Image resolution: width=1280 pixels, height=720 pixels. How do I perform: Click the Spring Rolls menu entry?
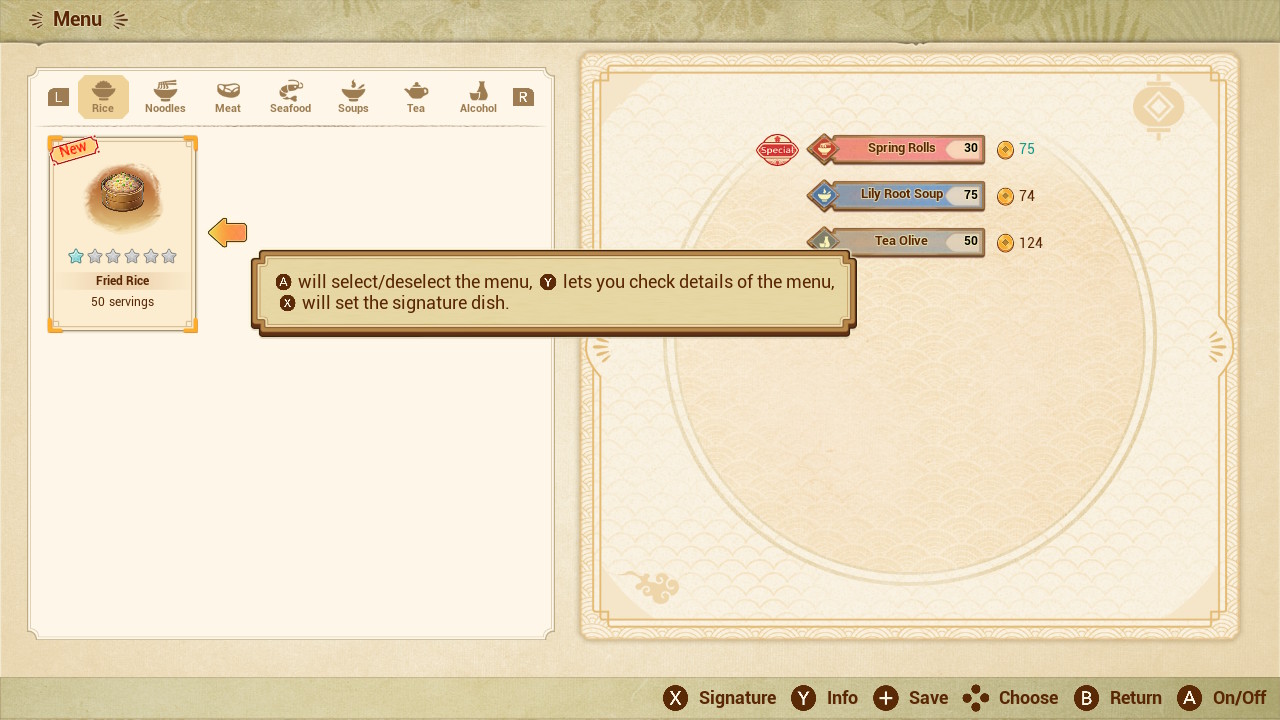pos(899,149)
